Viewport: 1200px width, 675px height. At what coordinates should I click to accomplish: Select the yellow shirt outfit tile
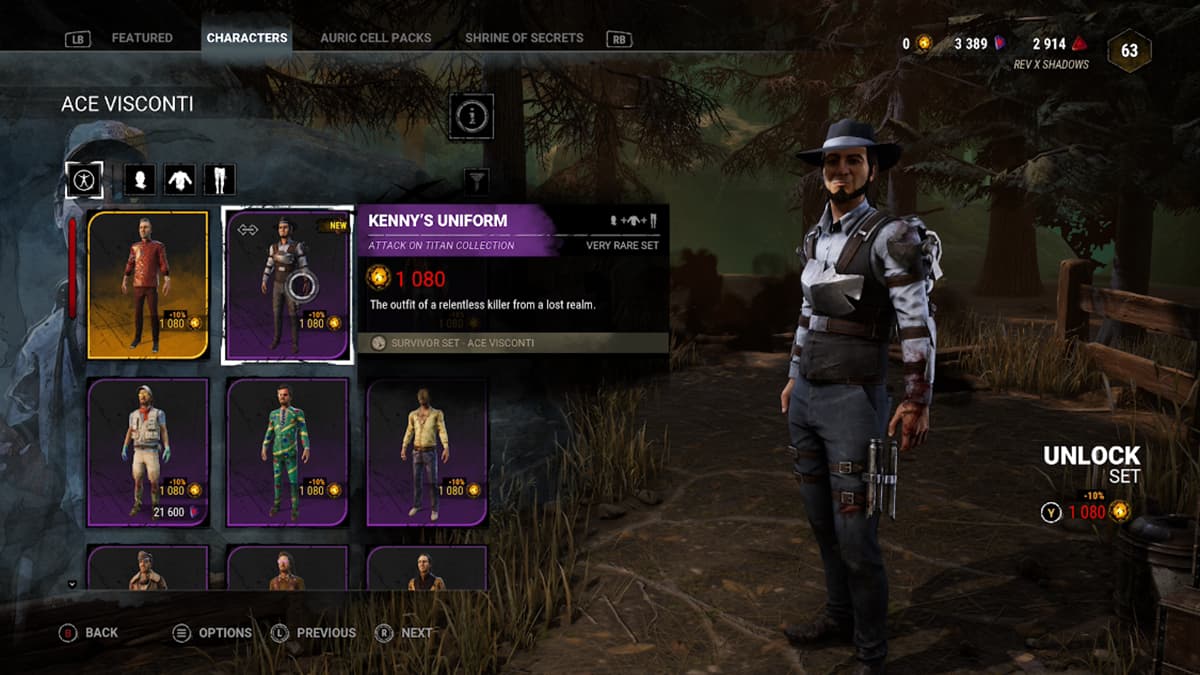tap(427, 451)
